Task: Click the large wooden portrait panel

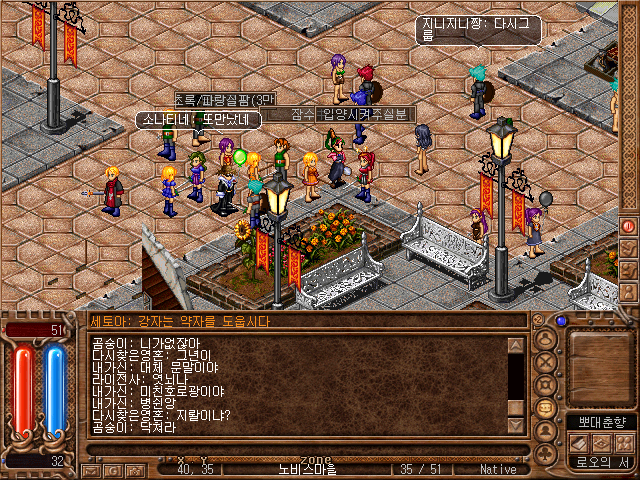Action: tap(600, 365)
